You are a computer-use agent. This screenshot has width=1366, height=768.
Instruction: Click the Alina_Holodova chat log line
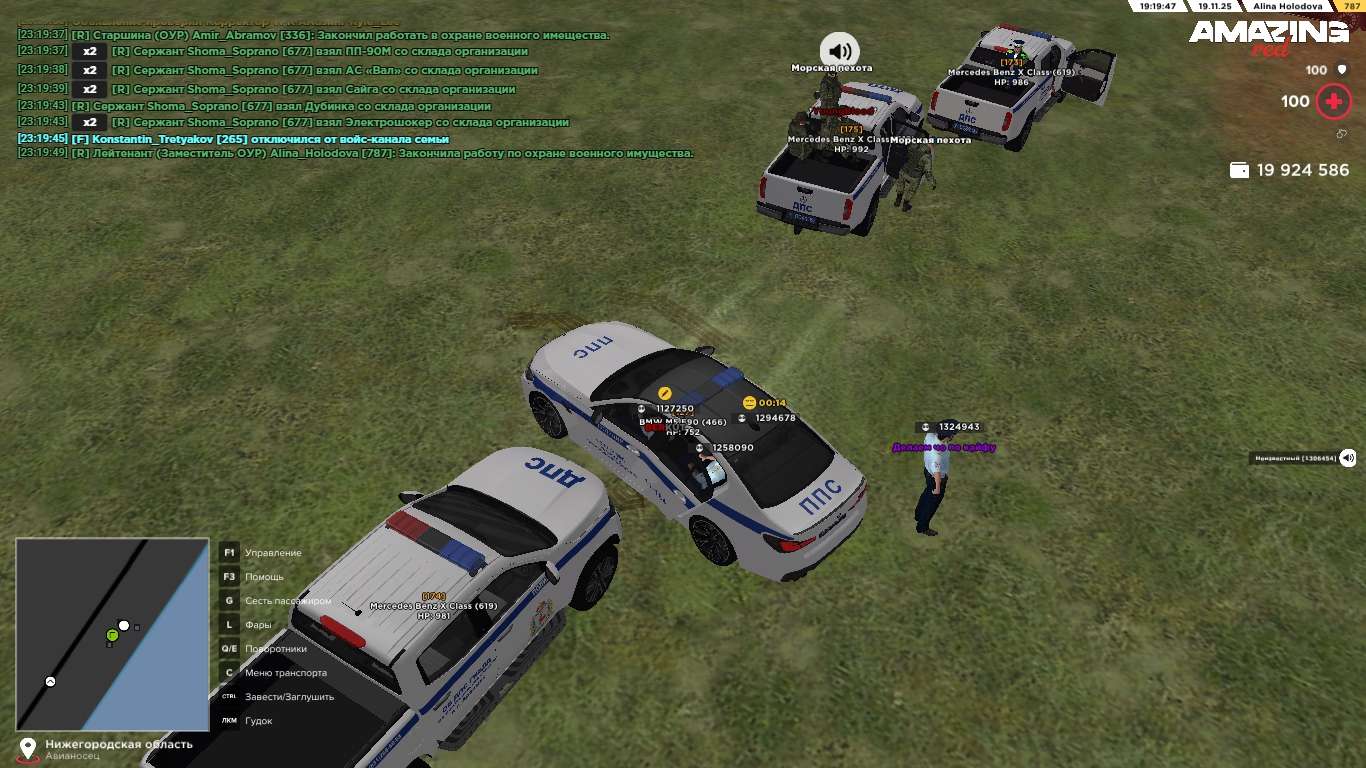point(355,153)
